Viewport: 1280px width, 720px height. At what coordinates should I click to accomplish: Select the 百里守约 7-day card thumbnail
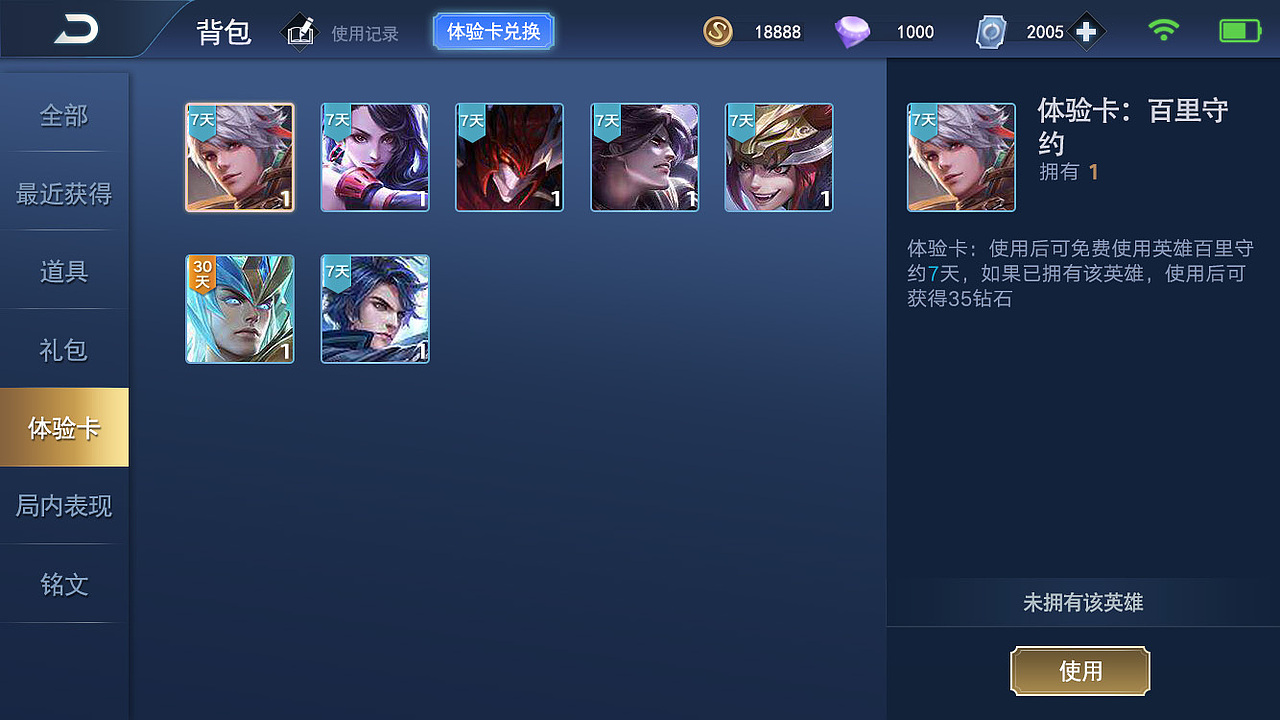(239, 157)
